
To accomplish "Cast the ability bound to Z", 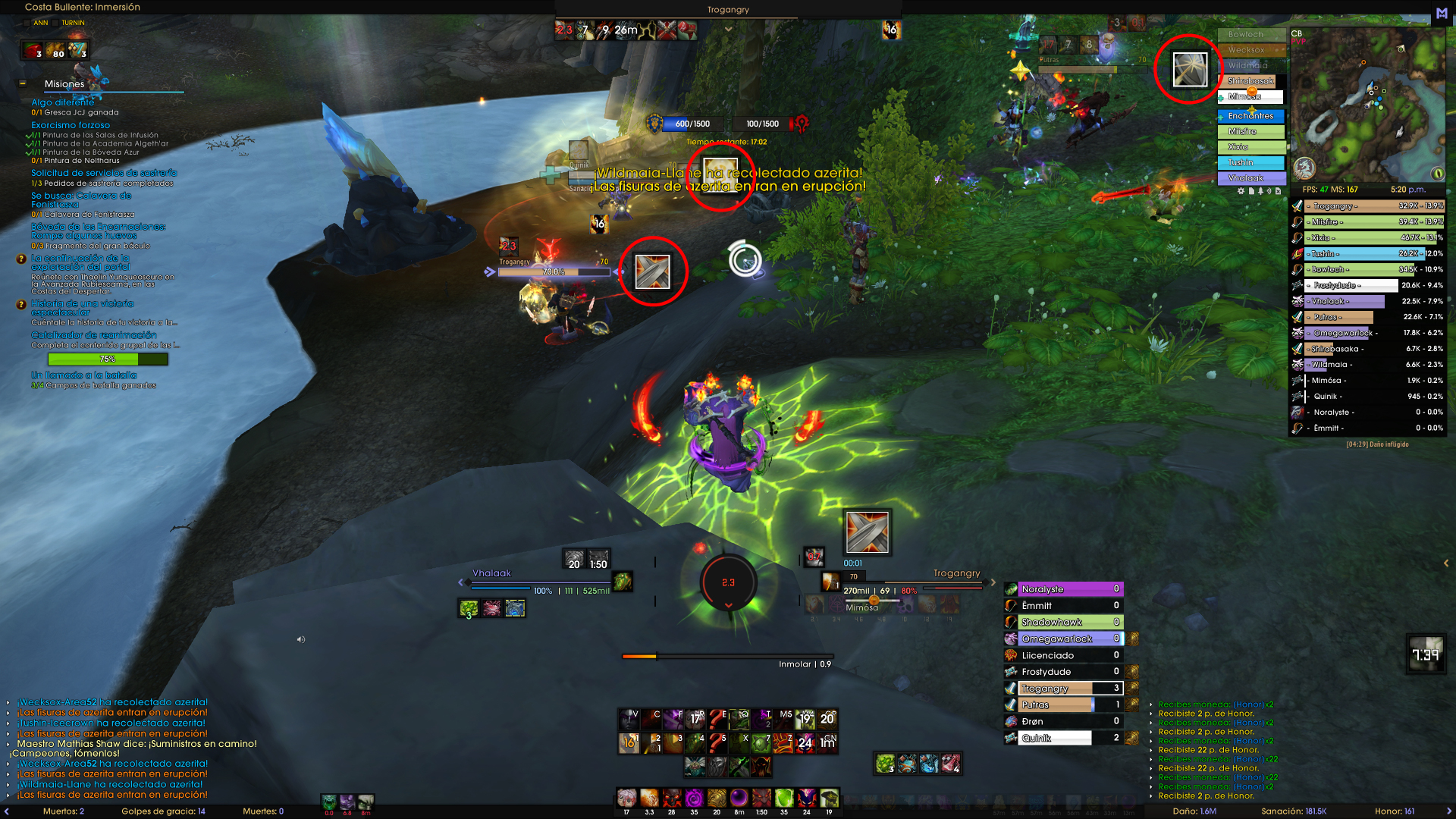I will (x=783, y=743).
